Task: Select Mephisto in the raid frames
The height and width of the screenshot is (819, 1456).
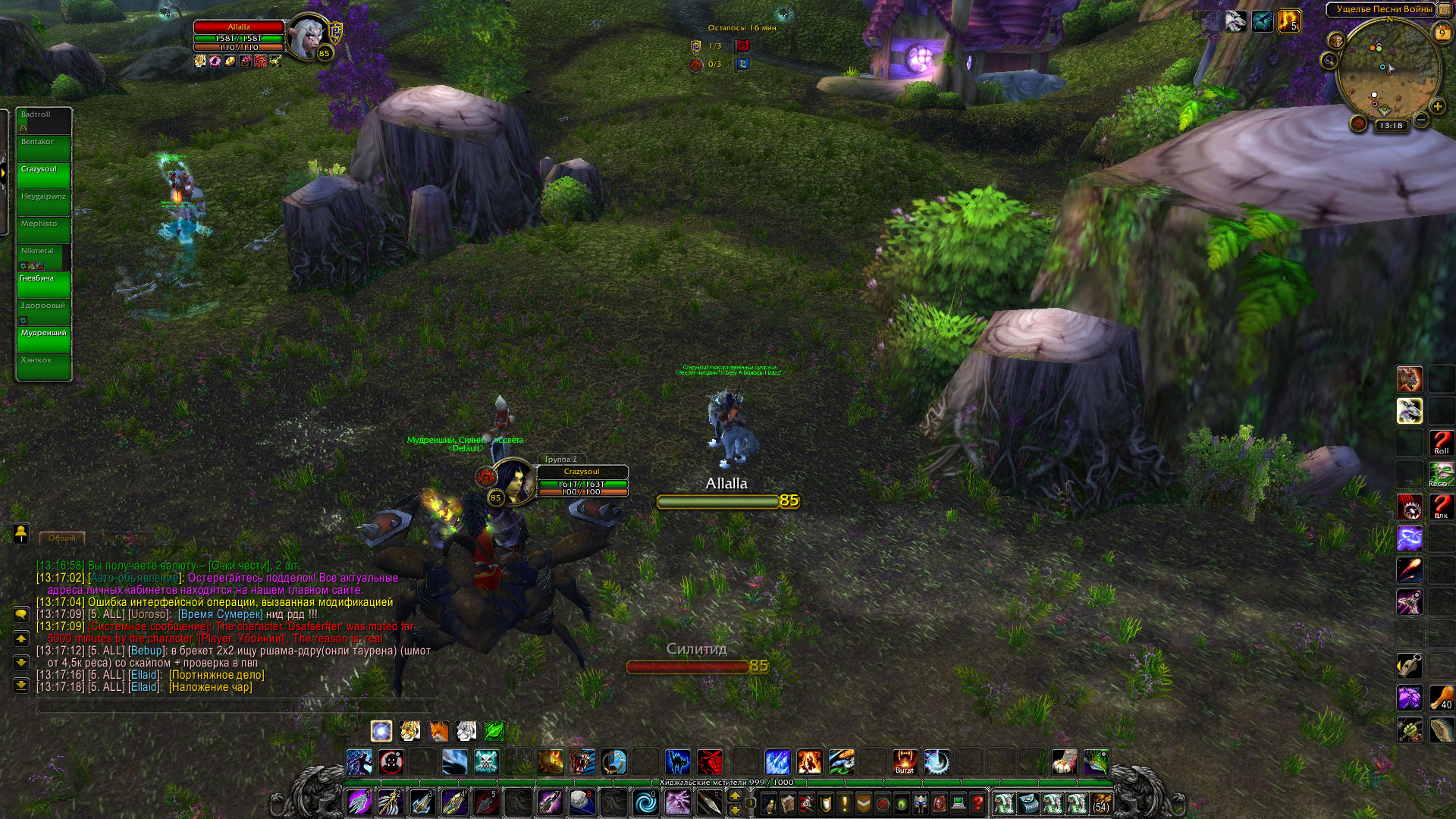Action: click(x=44, y=229)
